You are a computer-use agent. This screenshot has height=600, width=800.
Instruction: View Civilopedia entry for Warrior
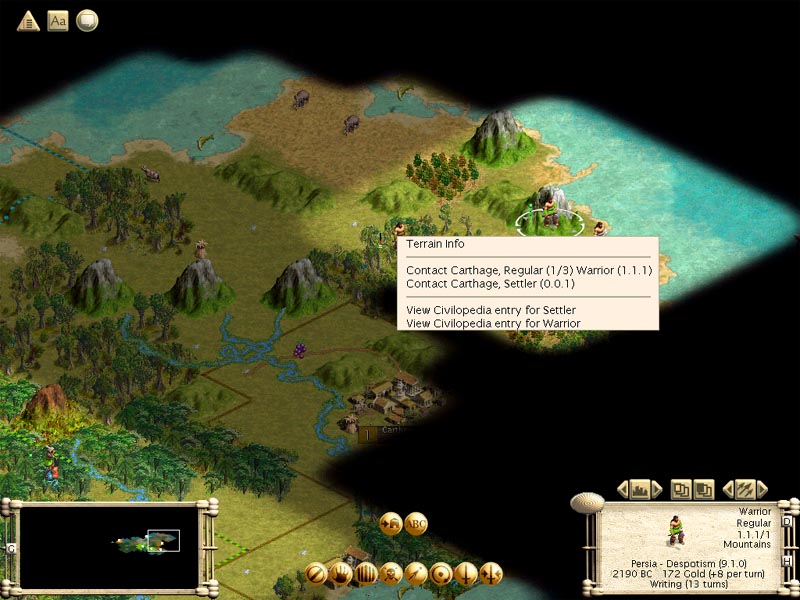pos(493,323)
